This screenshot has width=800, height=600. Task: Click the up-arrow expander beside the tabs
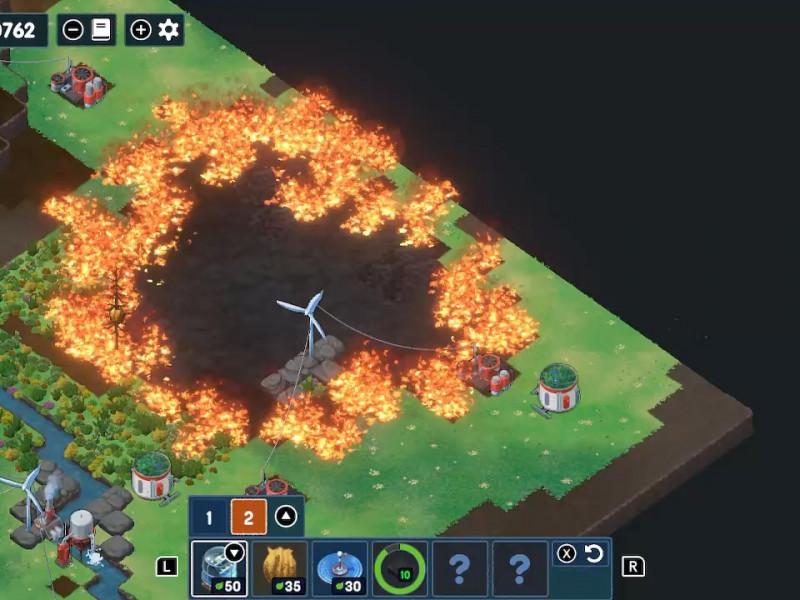286,518
